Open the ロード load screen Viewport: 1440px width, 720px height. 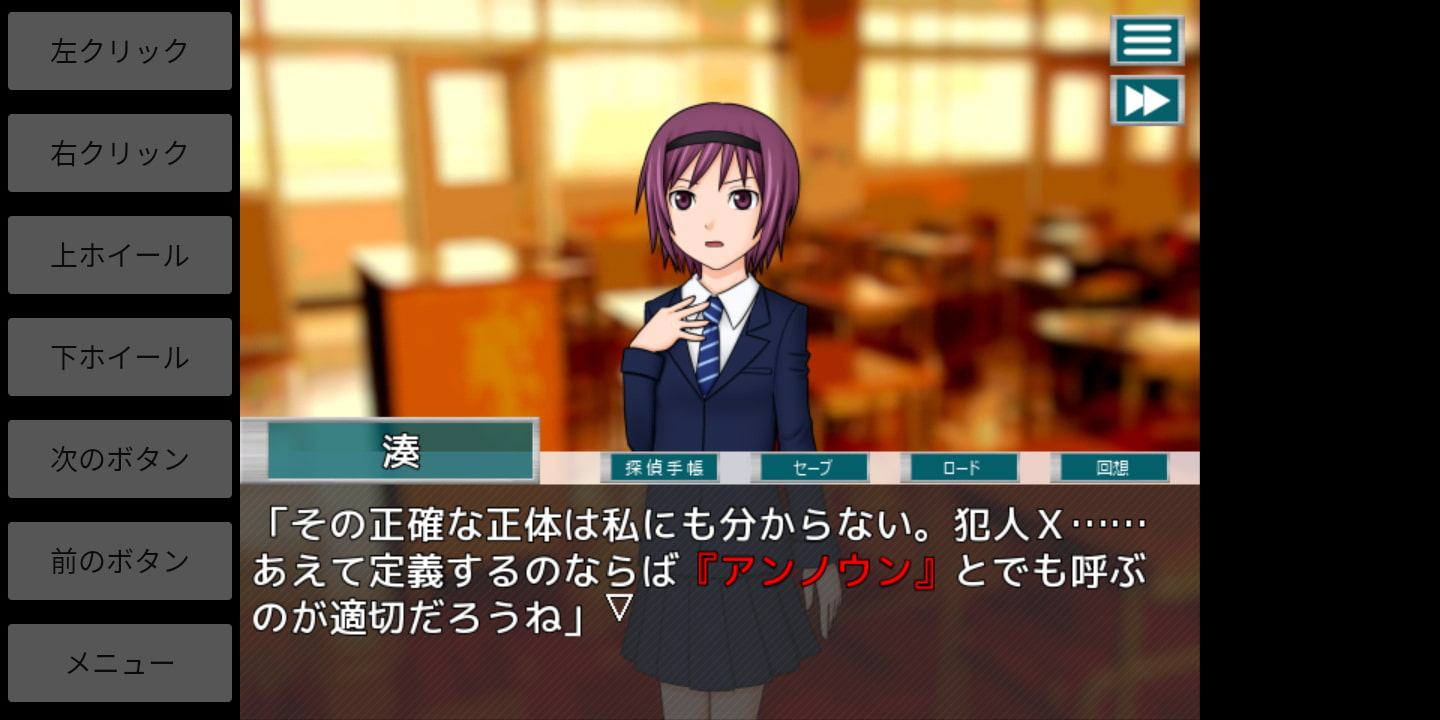tap(960, 467)
